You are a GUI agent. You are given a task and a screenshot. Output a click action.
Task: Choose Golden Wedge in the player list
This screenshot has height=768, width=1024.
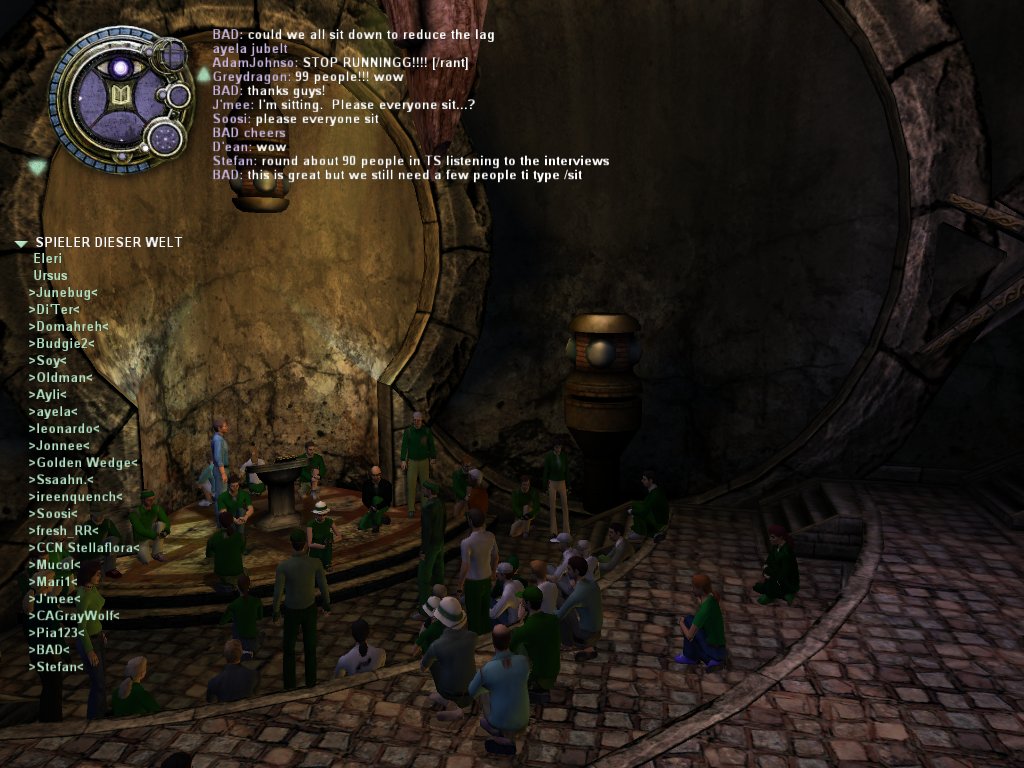pyautogui.click(x=83, y=463)
